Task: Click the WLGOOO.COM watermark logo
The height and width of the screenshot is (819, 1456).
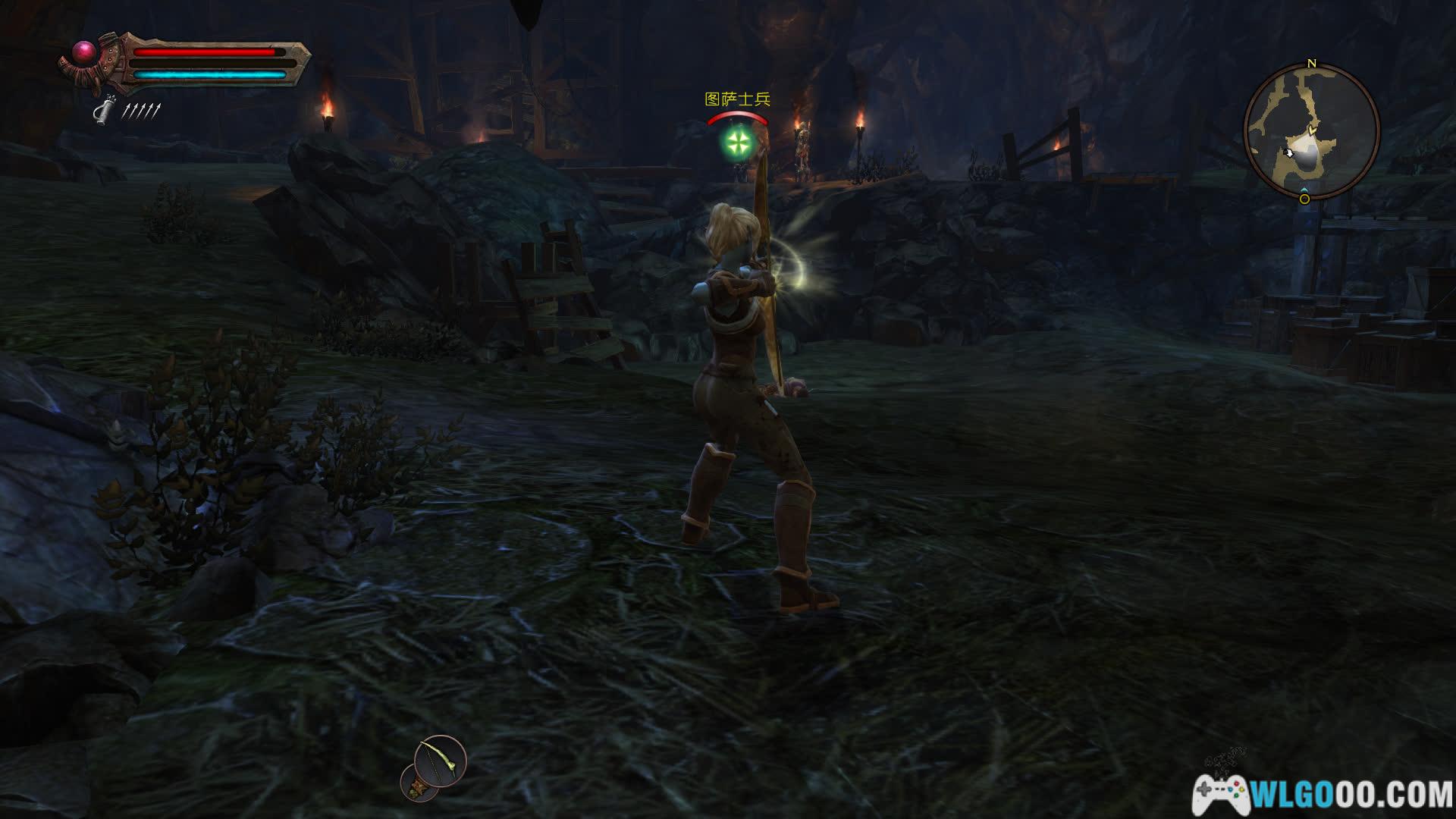Action: pos(1324,794)
